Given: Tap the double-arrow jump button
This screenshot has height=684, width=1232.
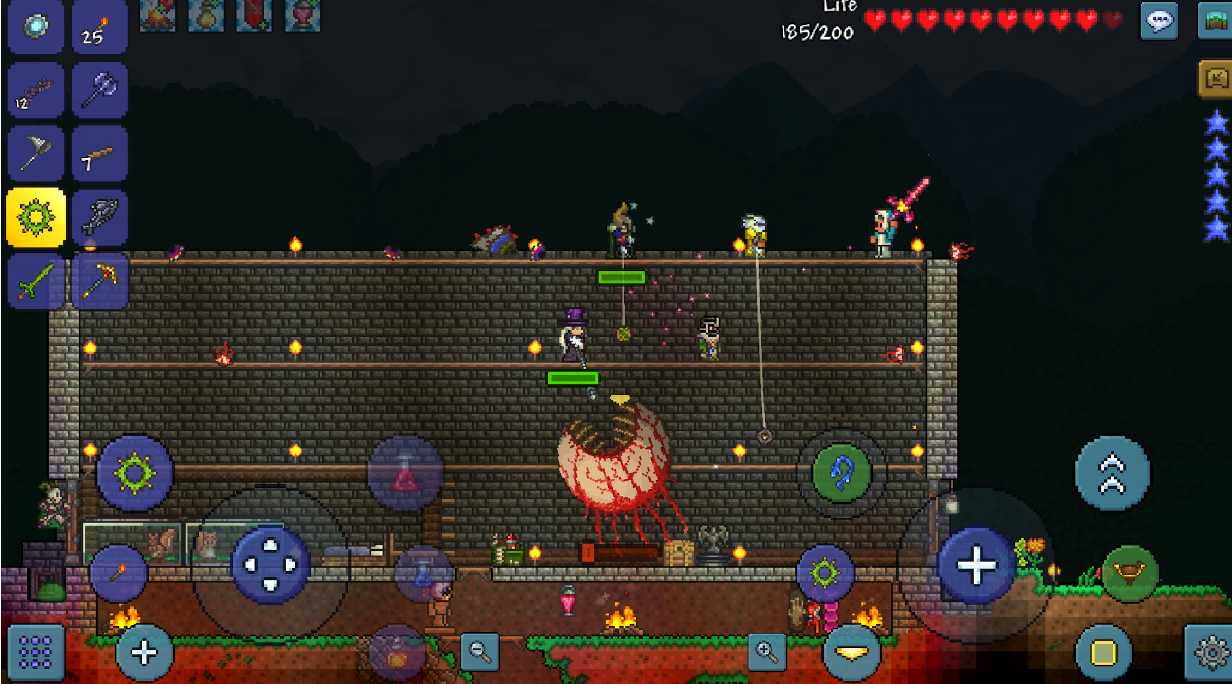Looking at the screenshot, I should [1112, 473].
